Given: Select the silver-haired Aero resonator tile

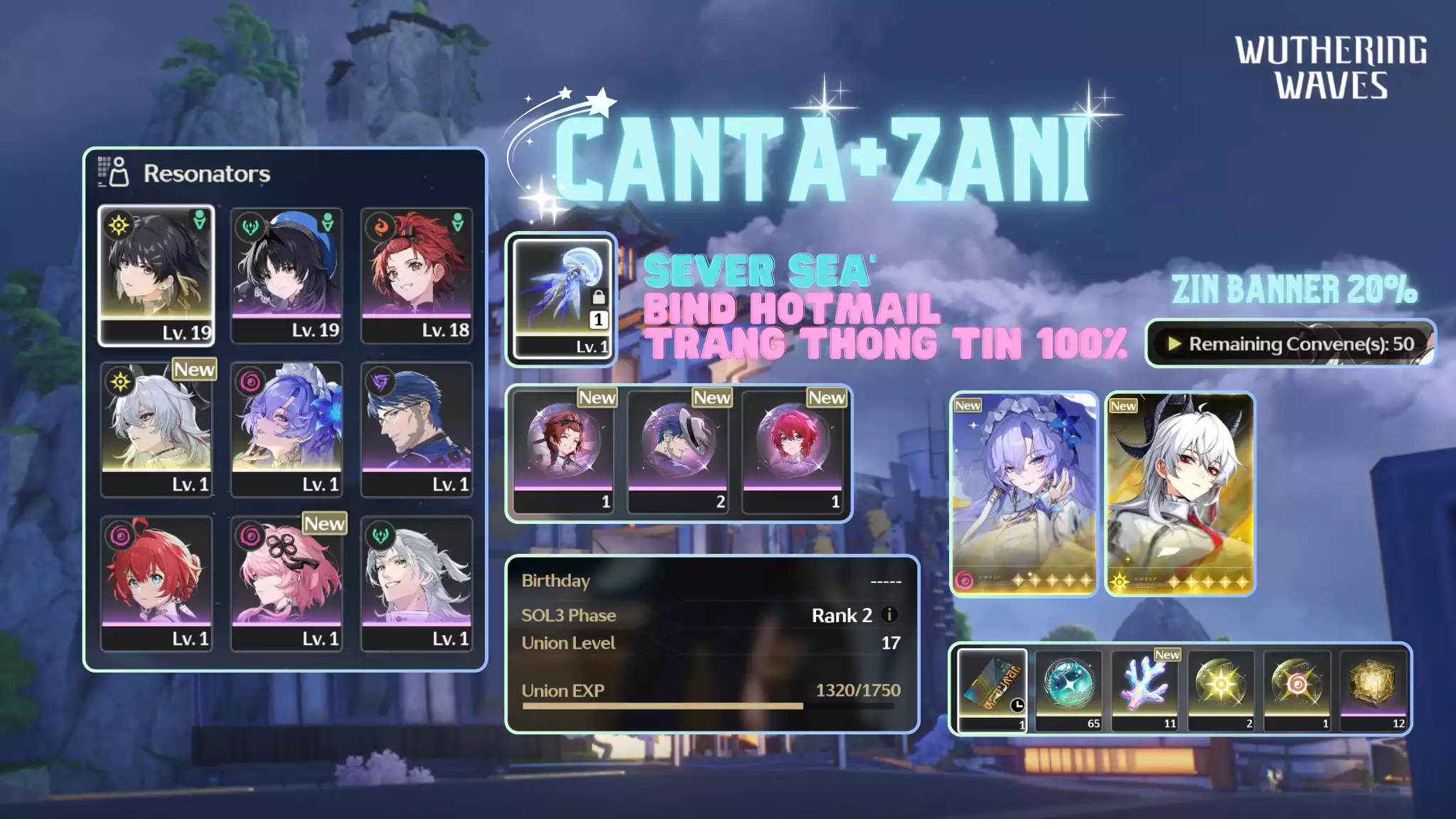Looking at the screenshot, I should click(417, 583).
